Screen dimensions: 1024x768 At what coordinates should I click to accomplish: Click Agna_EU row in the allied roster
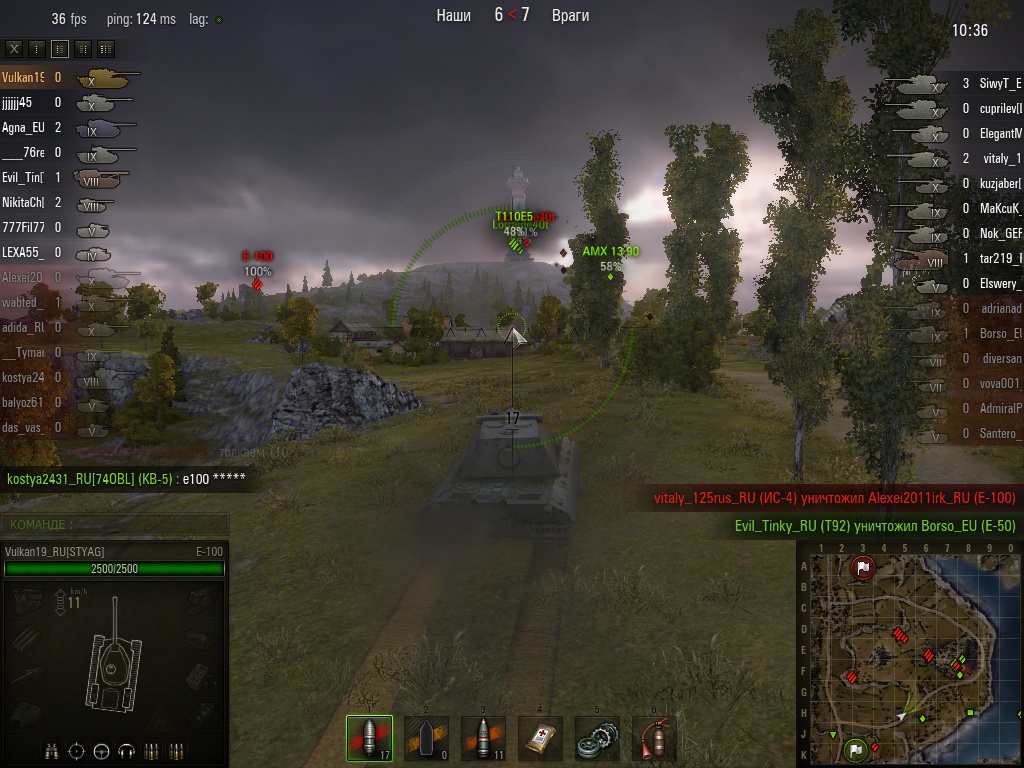tap(23, 127)
